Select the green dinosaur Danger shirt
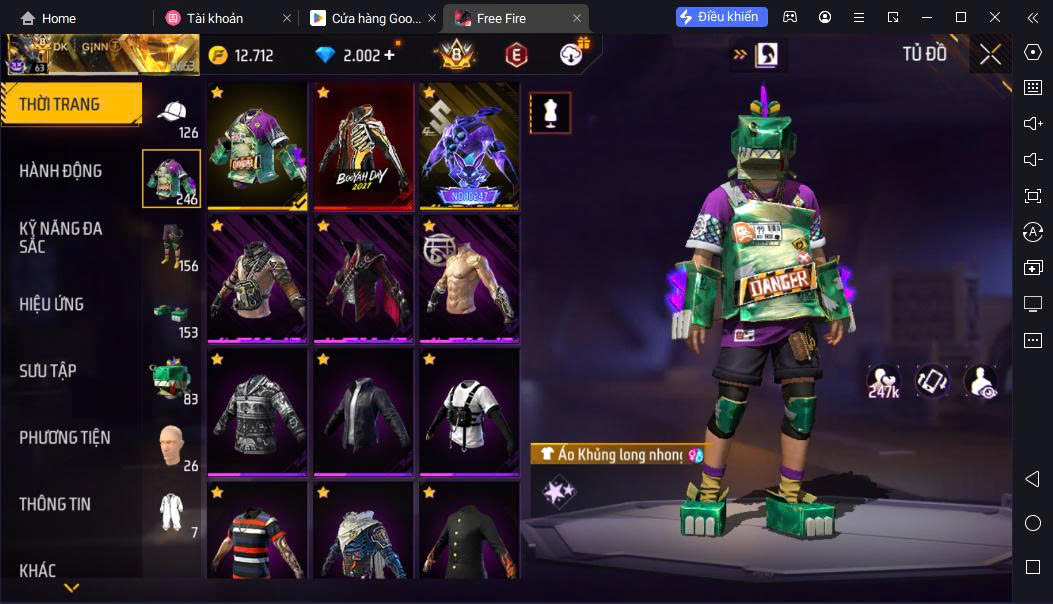This screenshot has height=604, width=1053. pos(257,146)
